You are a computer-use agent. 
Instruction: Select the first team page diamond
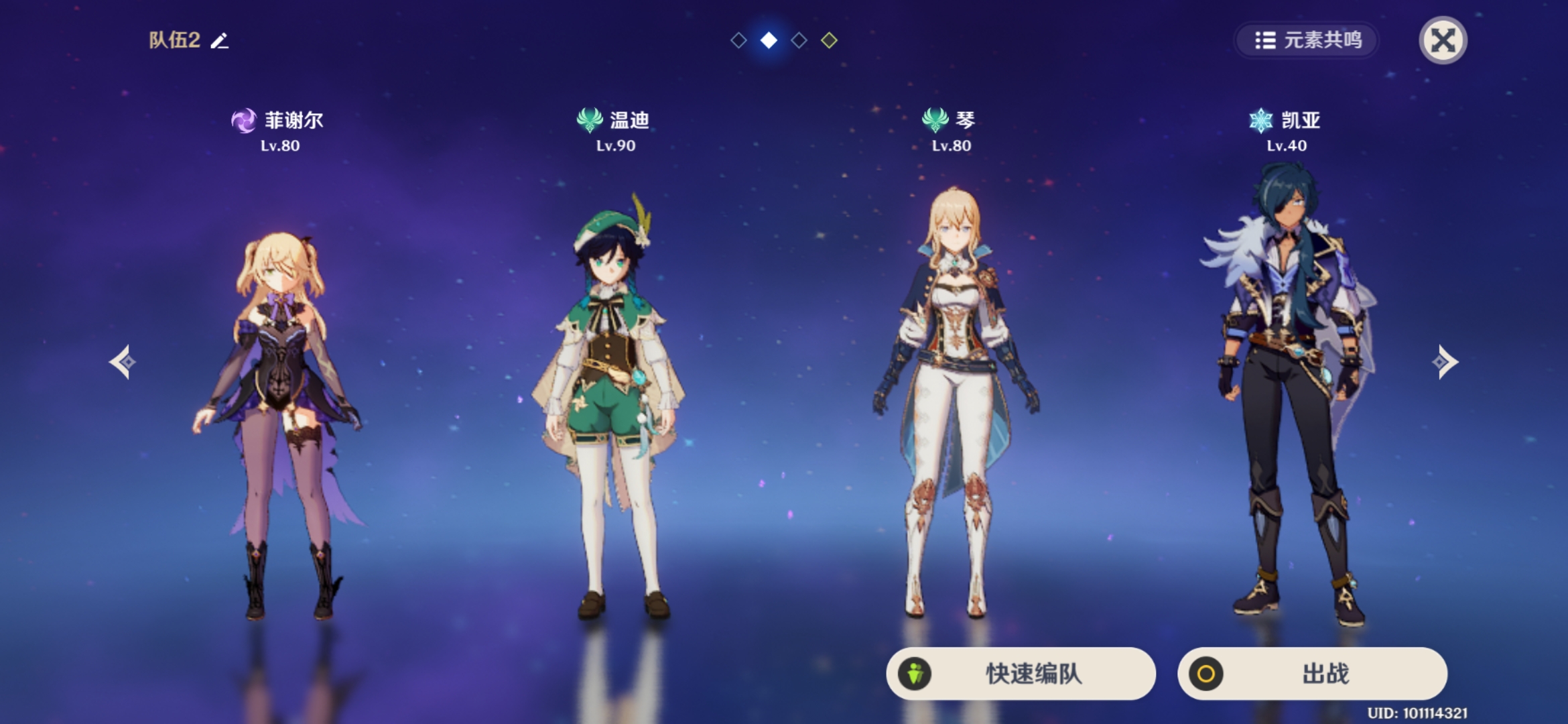click(x=738, y=40)
